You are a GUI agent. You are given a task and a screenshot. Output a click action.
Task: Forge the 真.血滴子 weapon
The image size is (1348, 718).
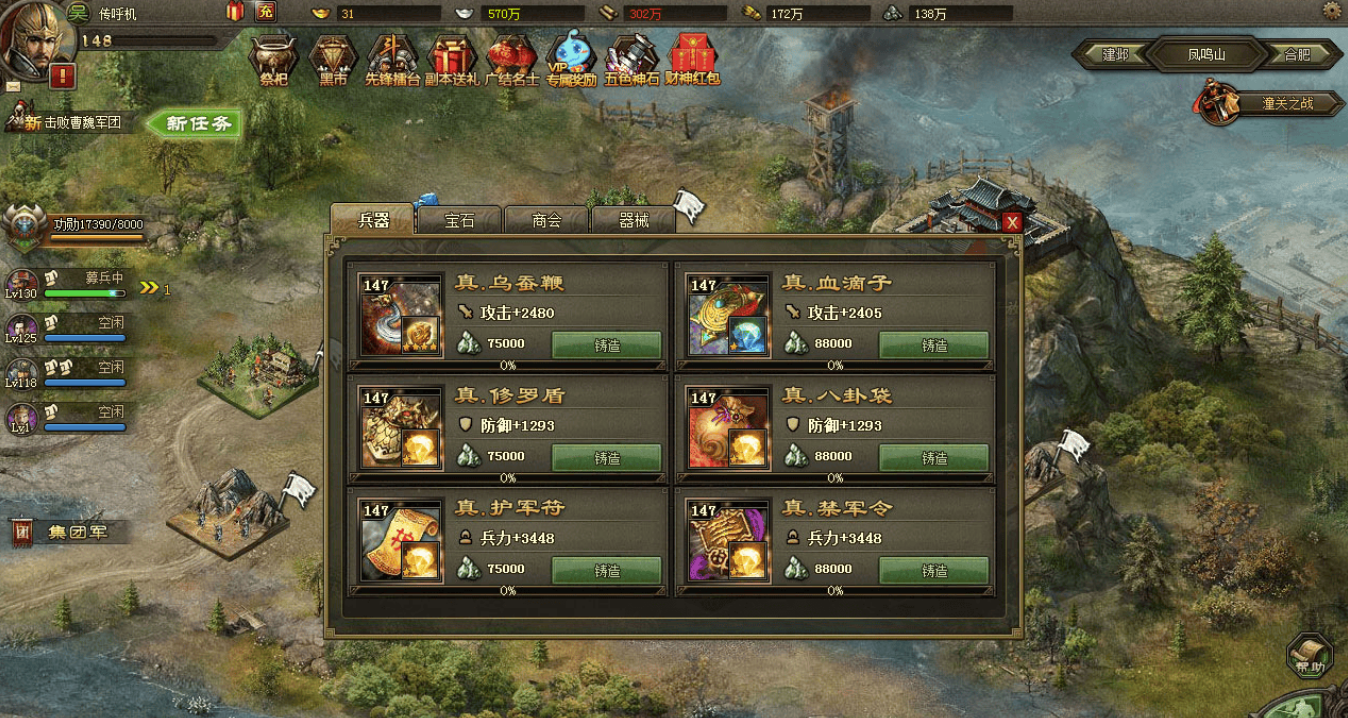(934, 345)
